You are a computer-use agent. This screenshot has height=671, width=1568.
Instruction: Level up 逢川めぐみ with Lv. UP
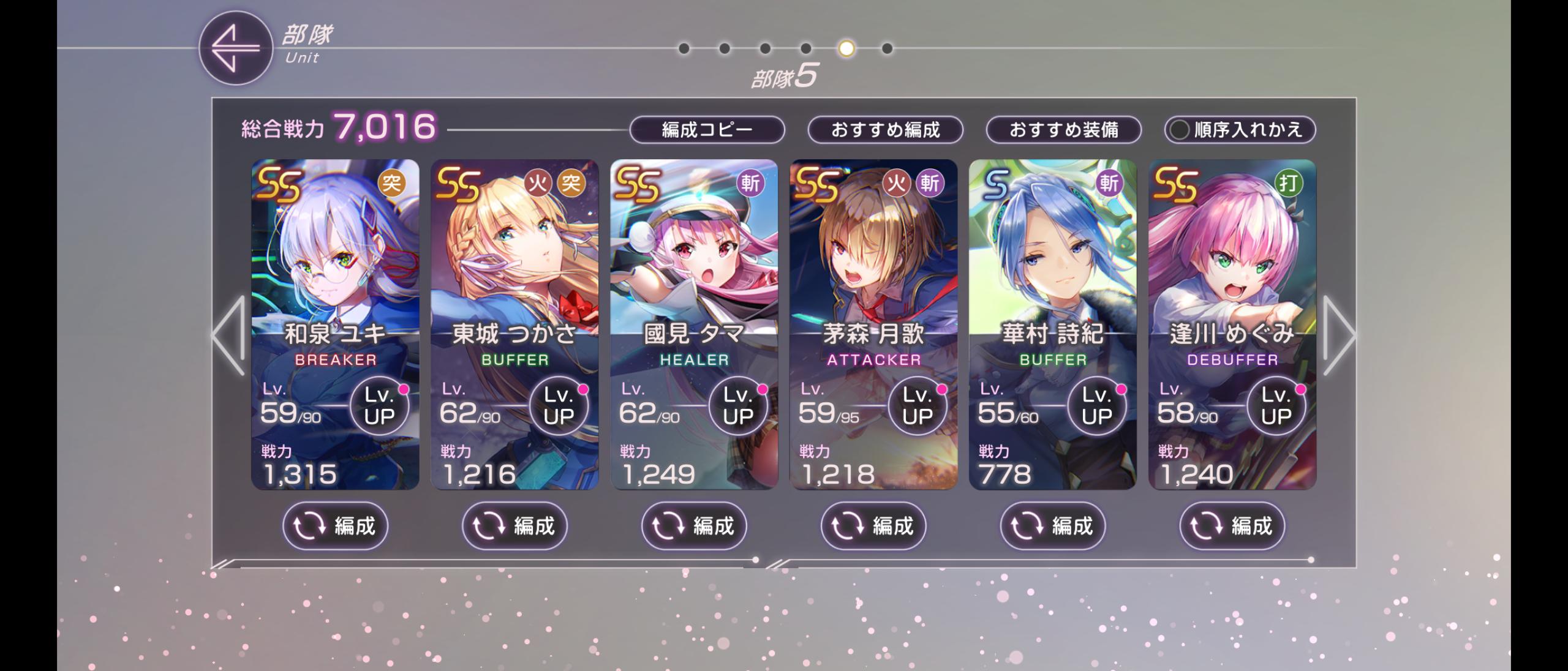pyautogui.click(x=1276, y=406)
